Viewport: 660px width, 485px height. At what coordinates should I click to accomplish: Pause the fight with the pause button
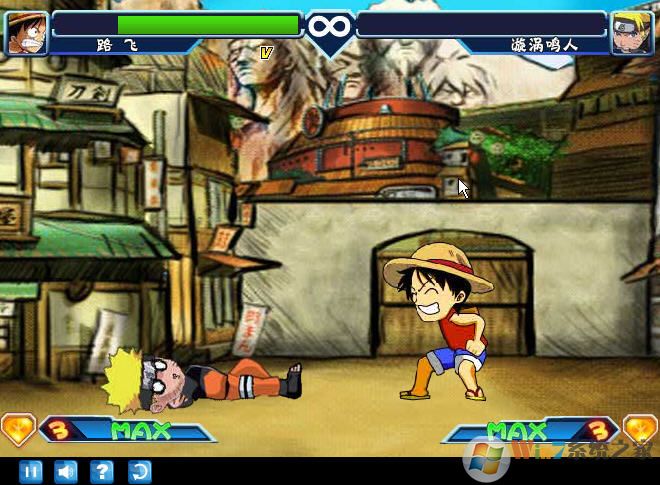pos(30,471)
